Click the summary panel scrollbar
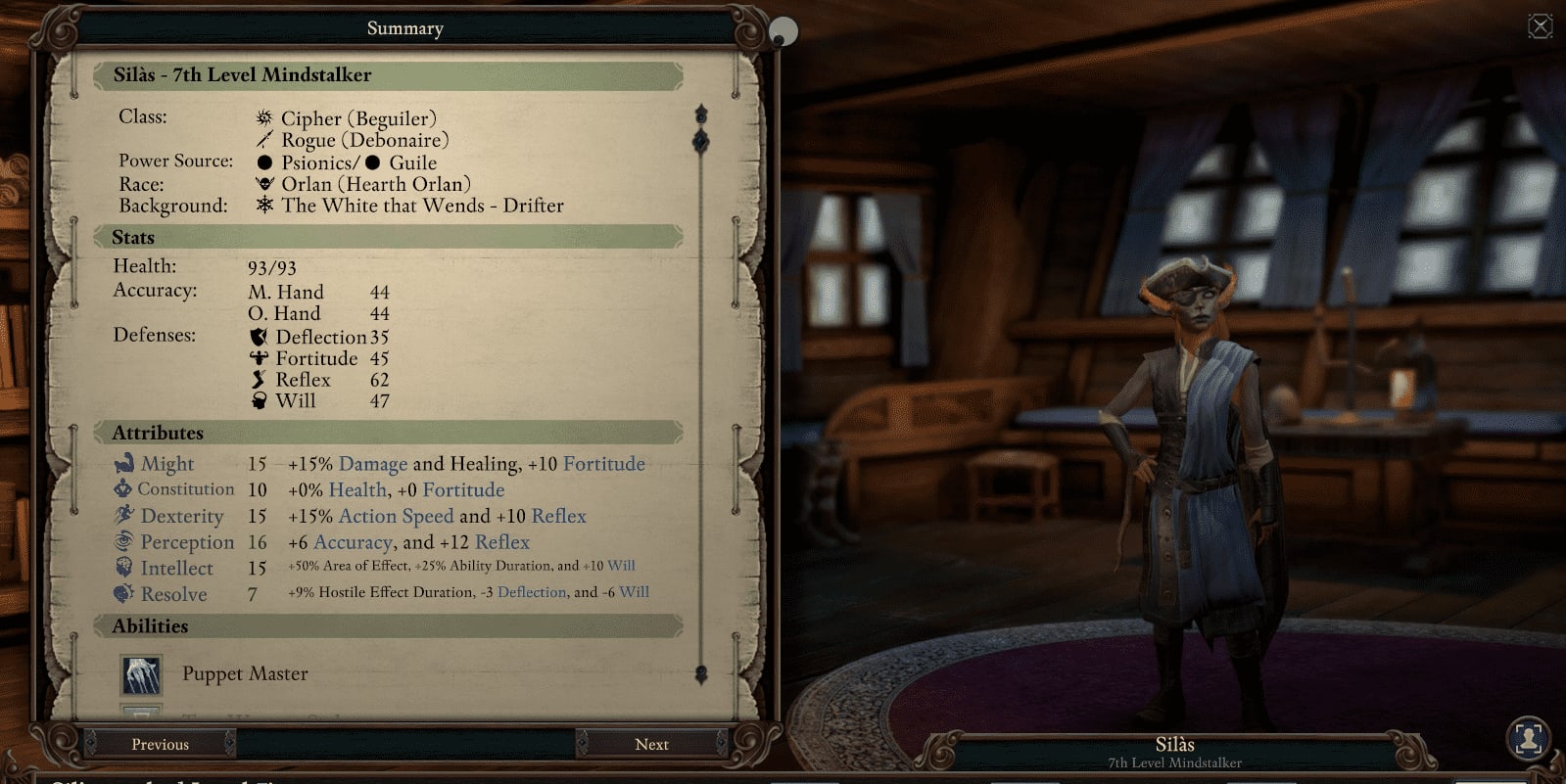Viewport: 1566px width, 784px height. [701, 392]
